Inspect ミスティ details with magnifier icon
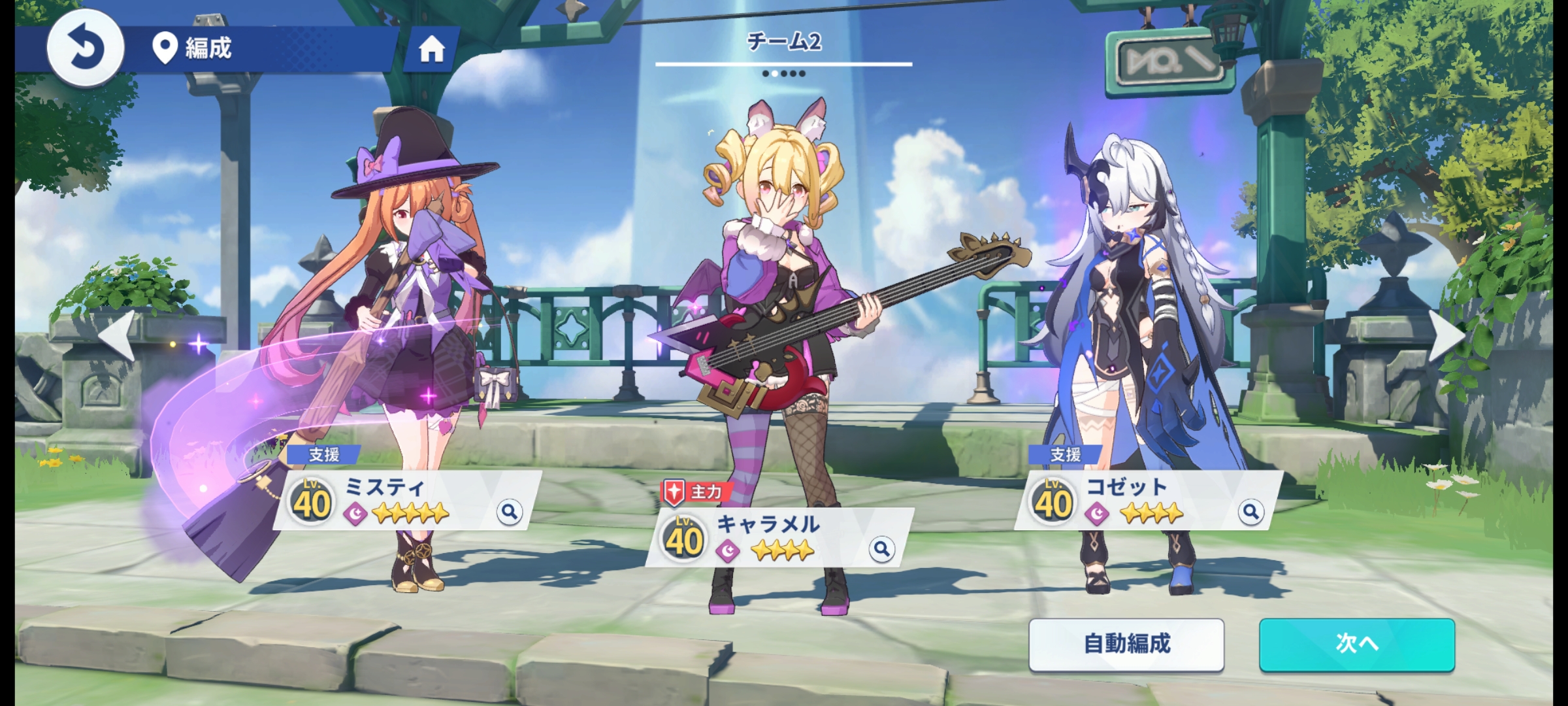The width and height of the screenshot is (1568, 706). 509,511
